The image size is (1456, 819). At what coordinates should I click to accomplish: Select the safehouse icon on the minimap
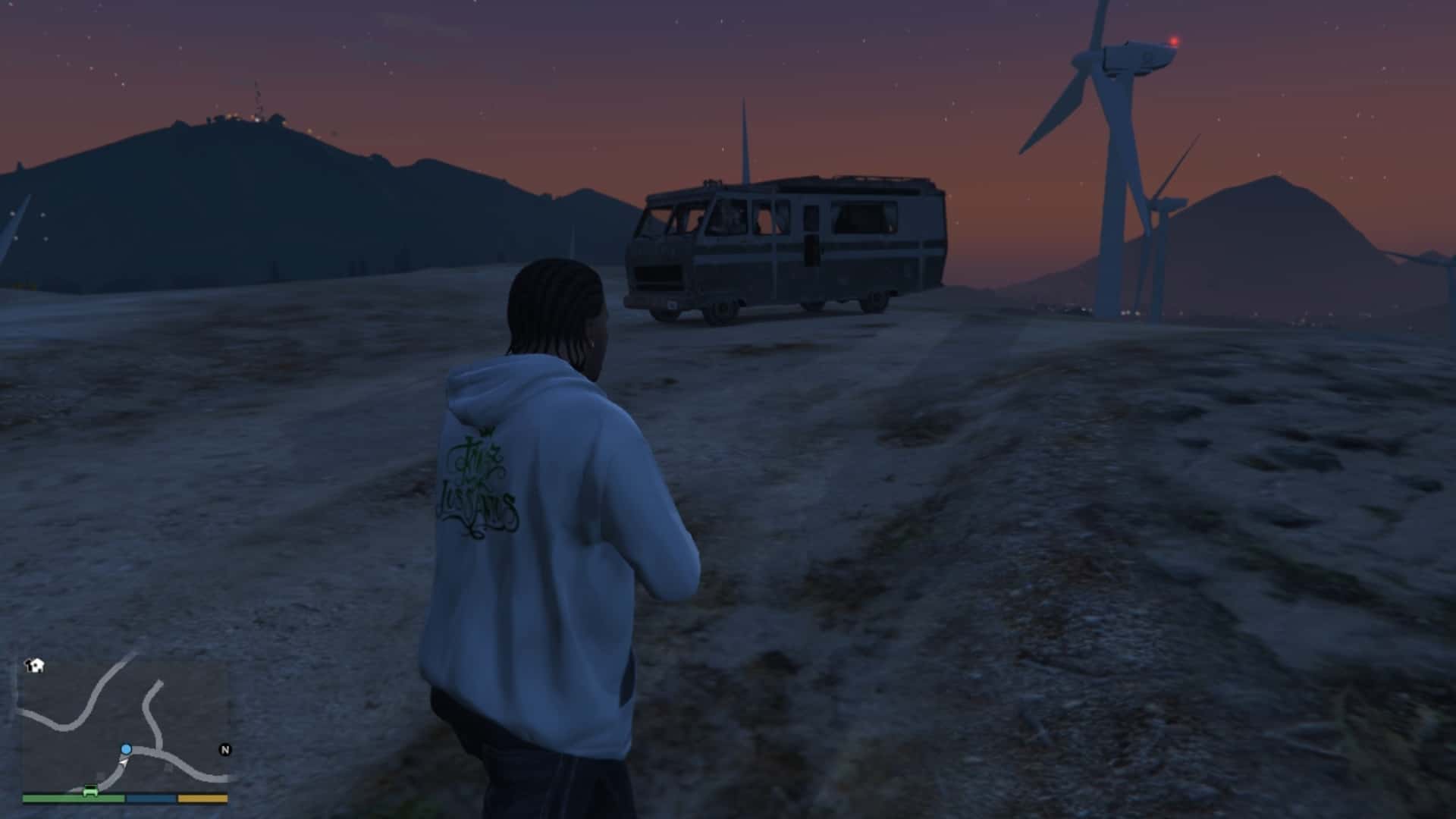[34, 665]
